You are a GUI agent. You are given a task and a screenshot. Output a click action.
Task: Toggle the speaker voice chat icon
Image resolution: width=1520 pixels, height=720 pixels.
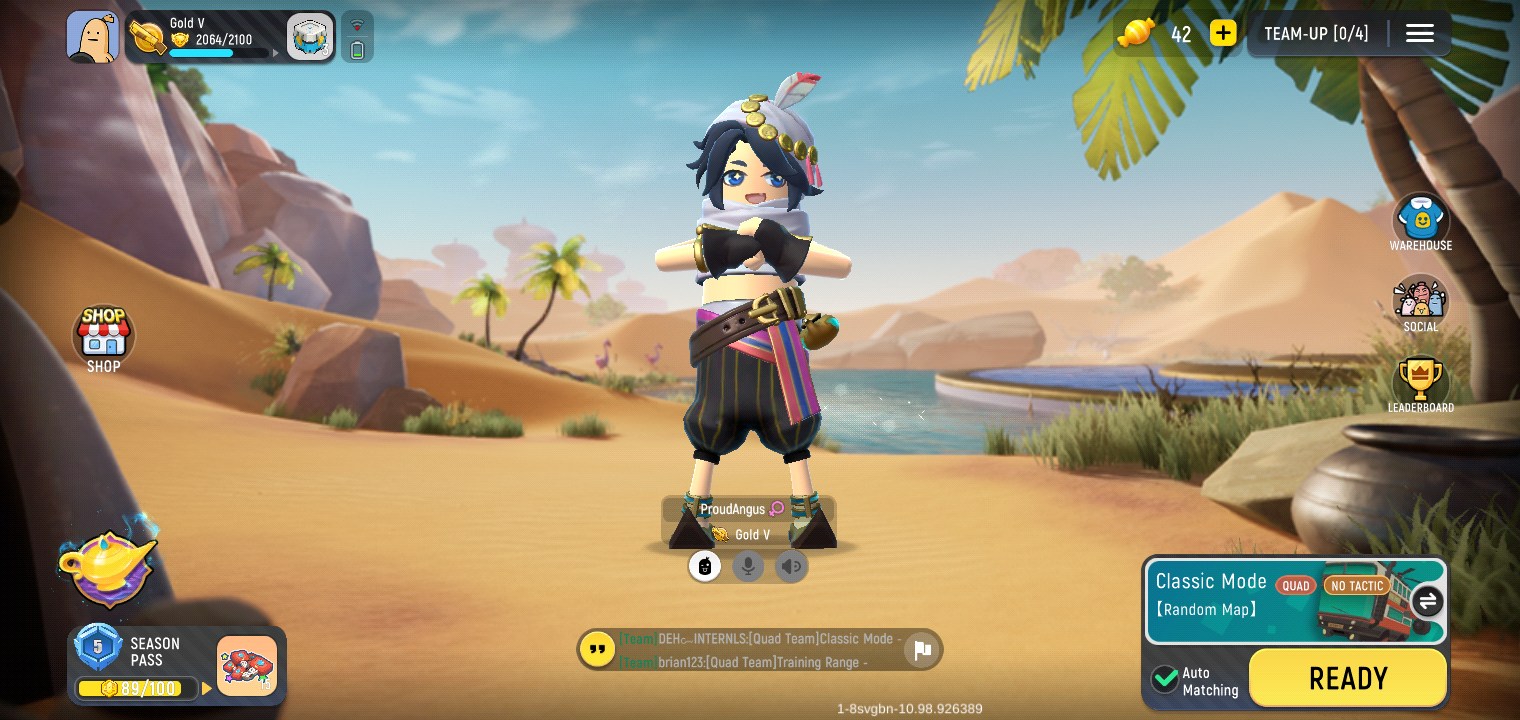tap(791, 567)
